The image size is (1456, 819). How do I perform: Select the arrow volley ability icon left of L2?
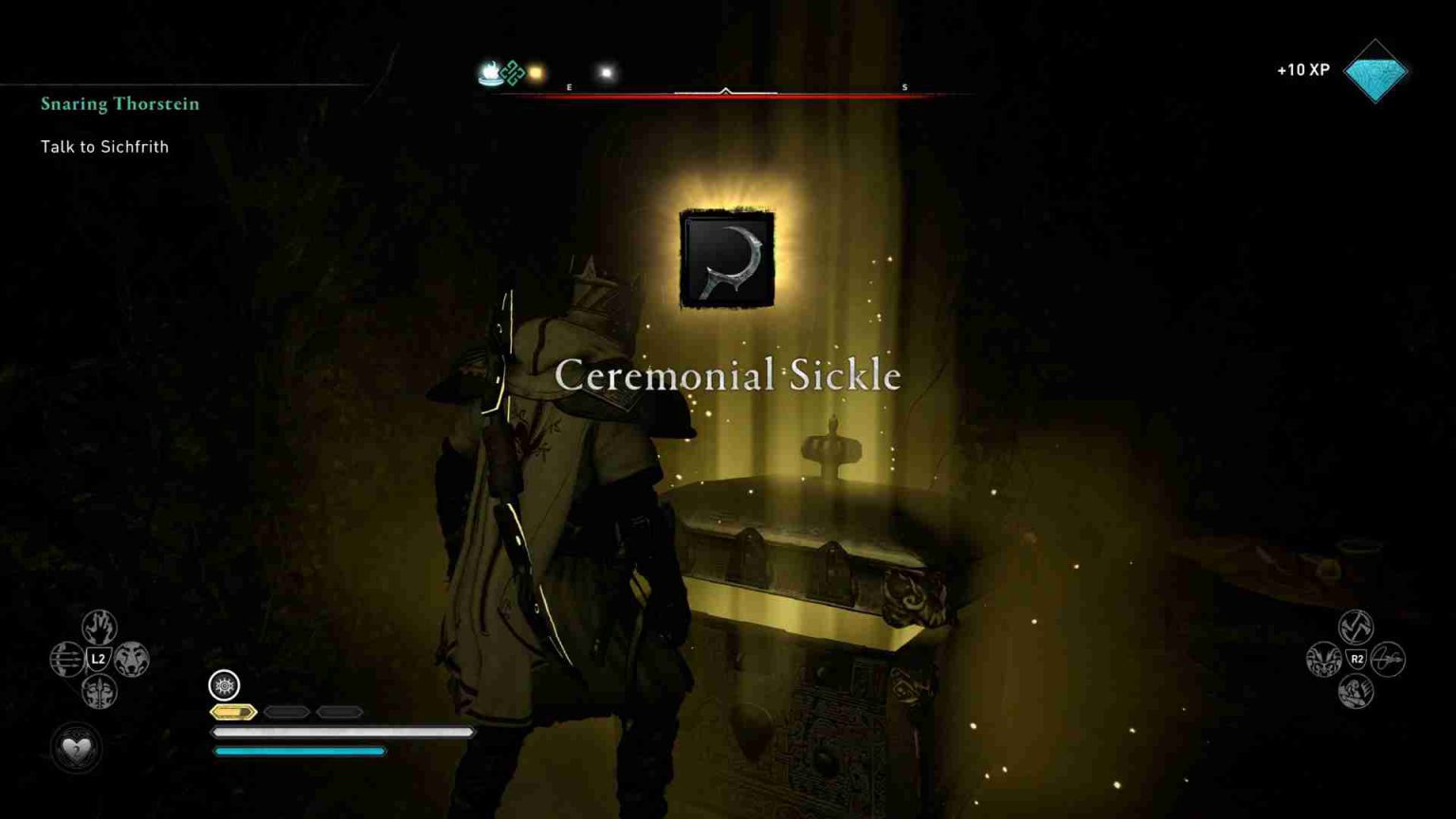[x=65, y=657]
